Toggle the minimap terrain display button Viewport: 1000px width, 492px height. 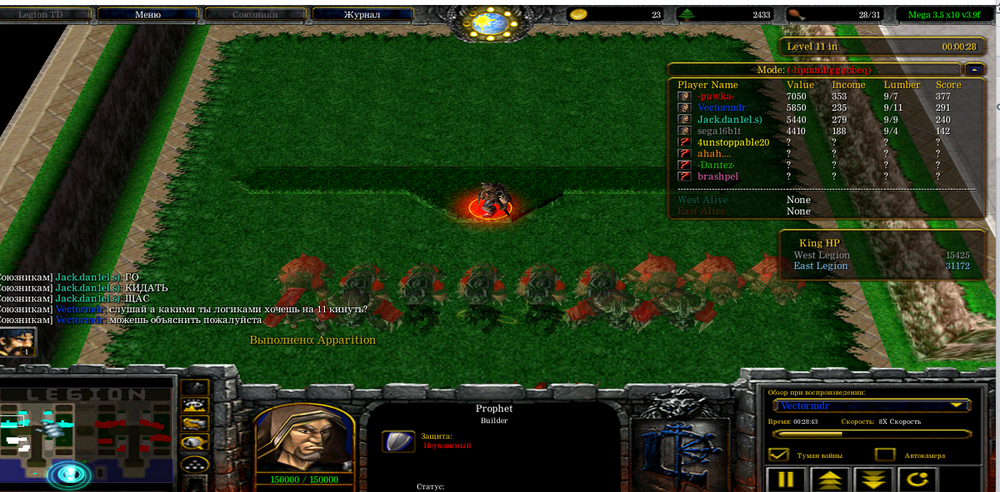click(x=195, y=405)
